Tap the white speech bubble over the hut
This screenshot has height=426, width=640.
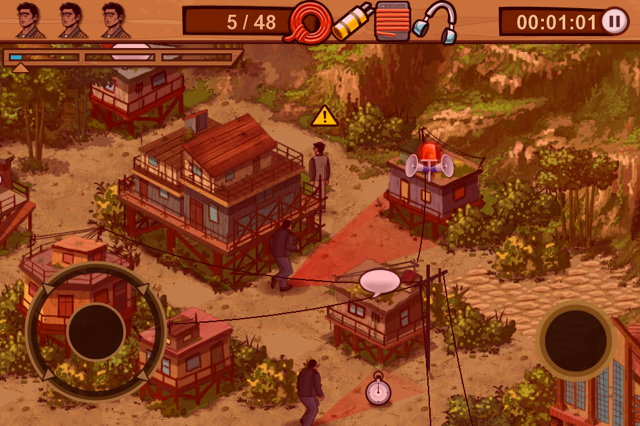tap(380, 281)
